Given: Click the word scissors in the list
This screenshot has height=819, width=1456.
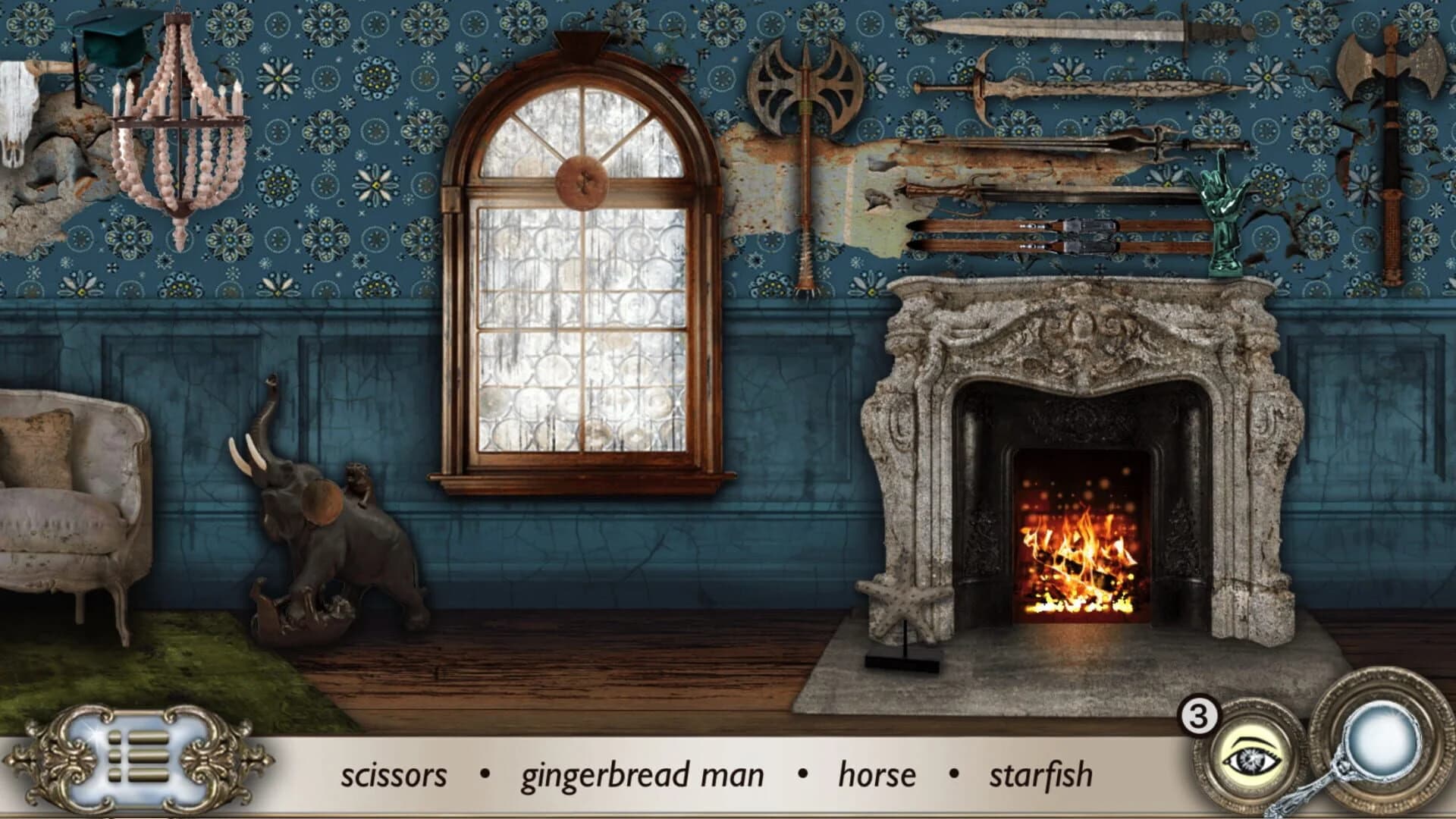Looking at the screenshot, I should (x=394, y=773).
